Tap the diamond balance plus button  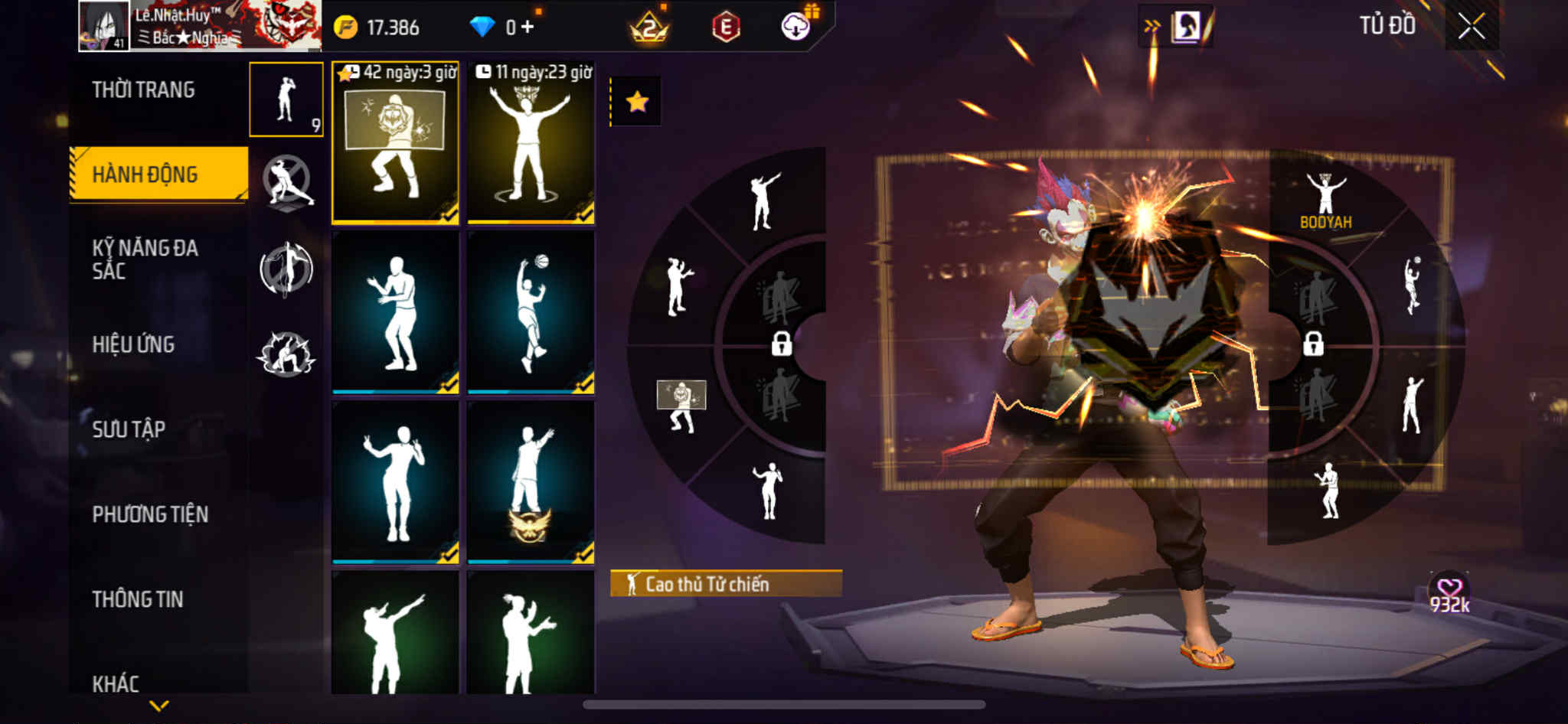[527, 28]
